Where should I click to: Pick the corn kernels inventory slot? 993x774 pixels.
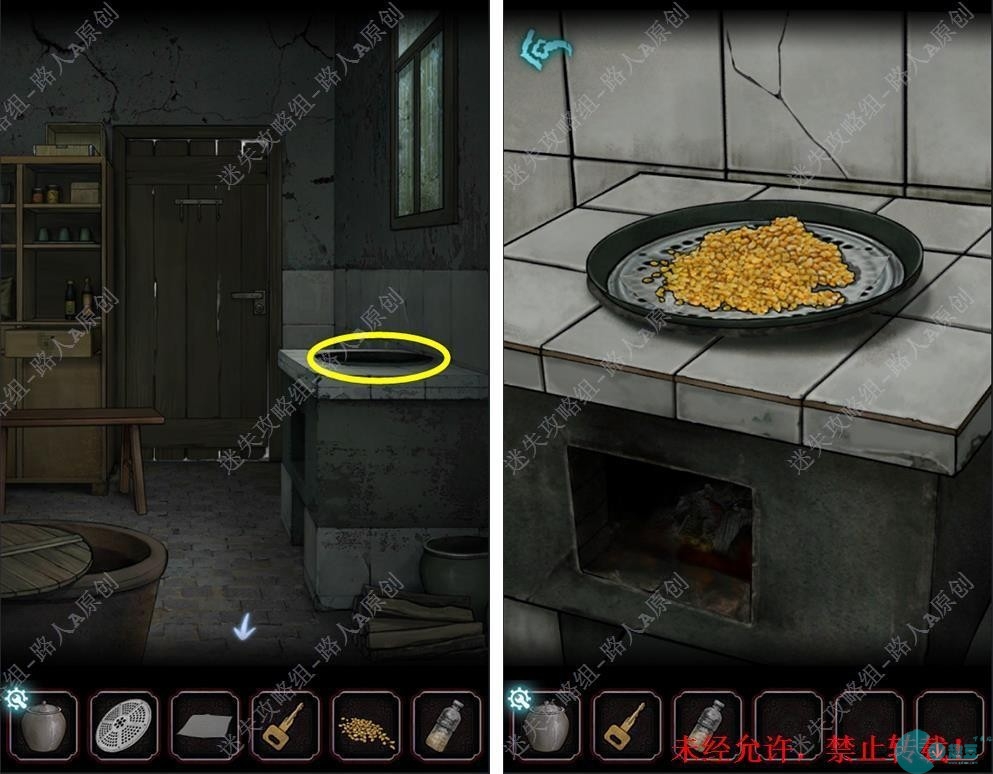click(366, 729)
